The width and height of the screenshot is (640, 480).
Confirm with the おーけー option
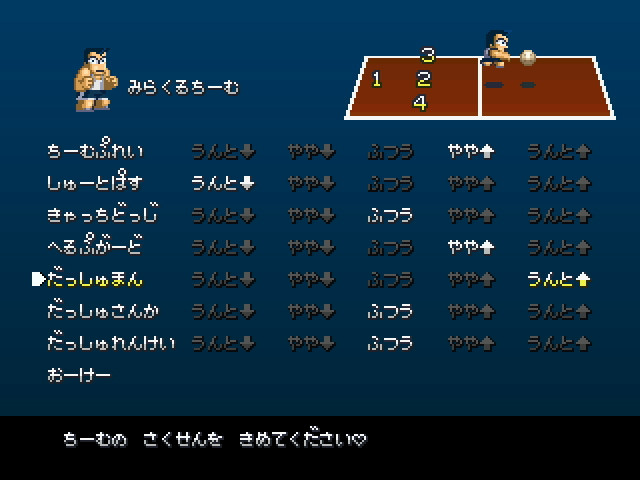coord(78,375)
